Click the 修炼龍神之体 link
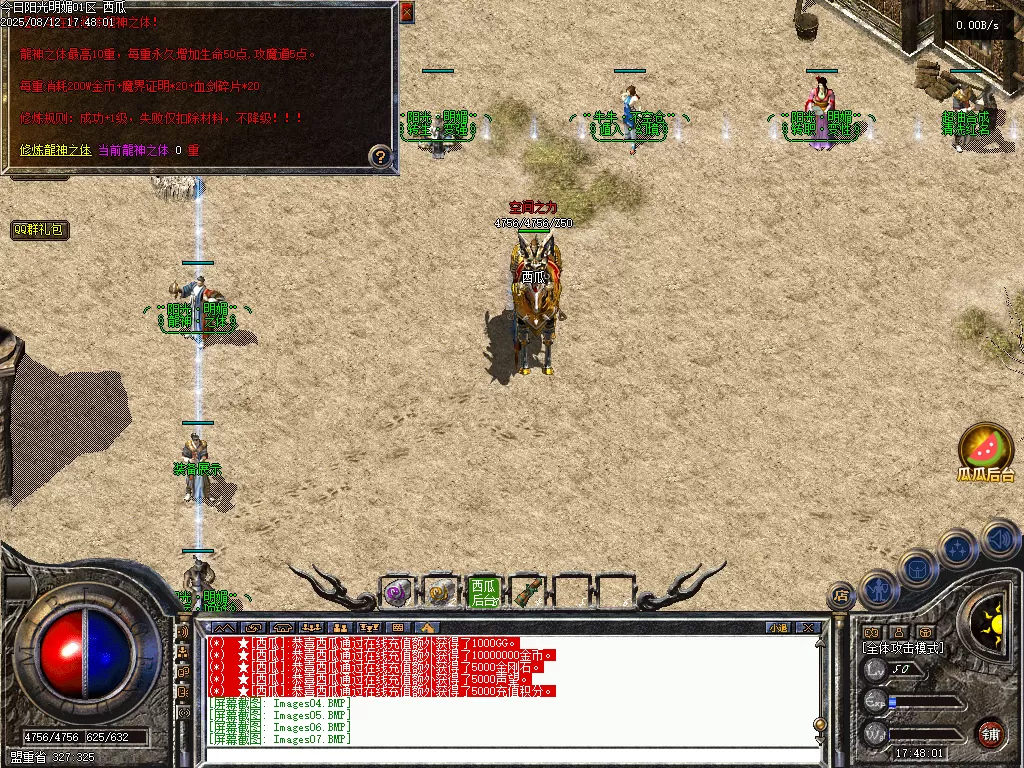 pyautogui.click(x=56, y=150)
